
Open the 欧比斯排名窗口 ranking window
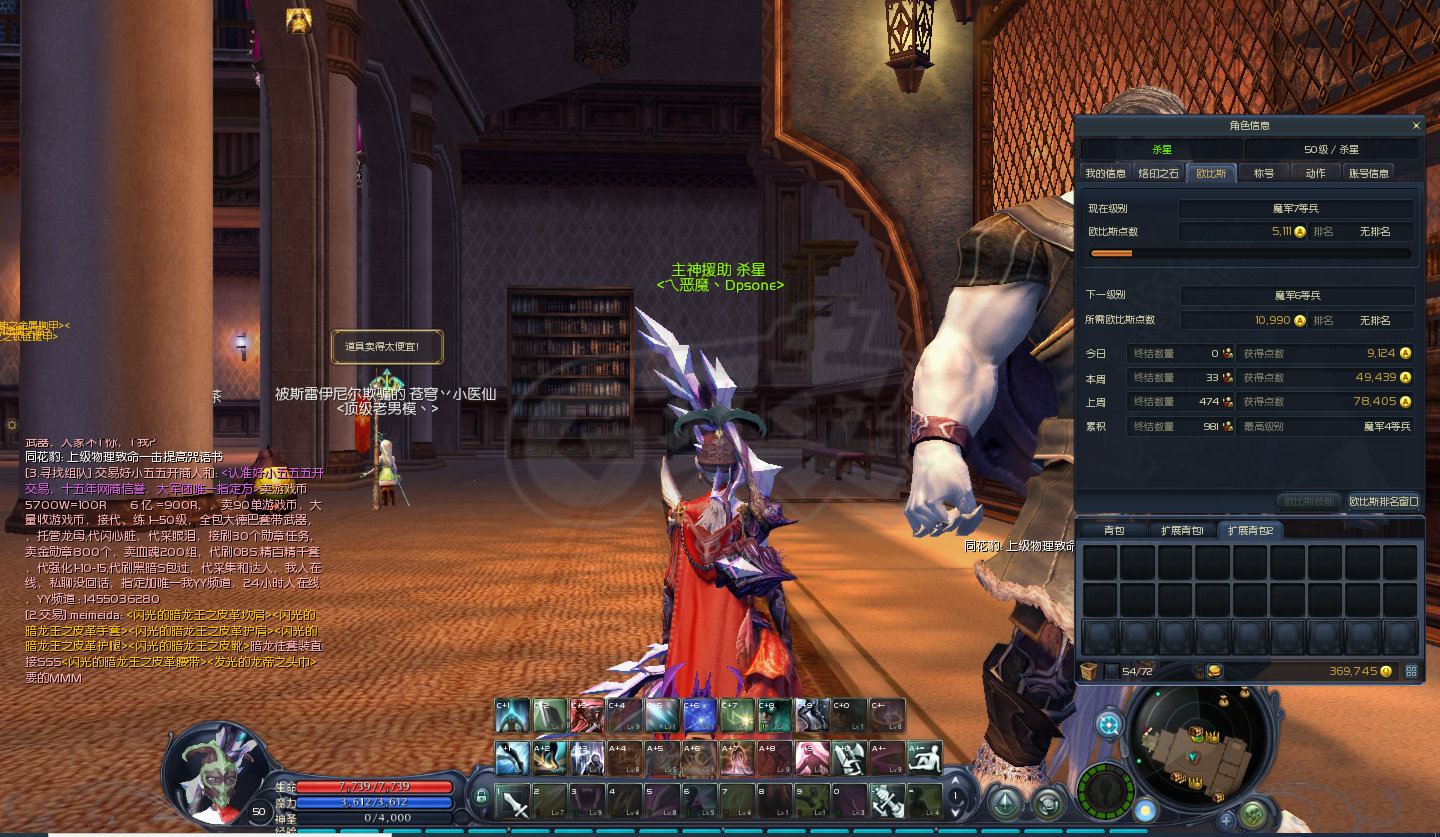pos(1383,501)
